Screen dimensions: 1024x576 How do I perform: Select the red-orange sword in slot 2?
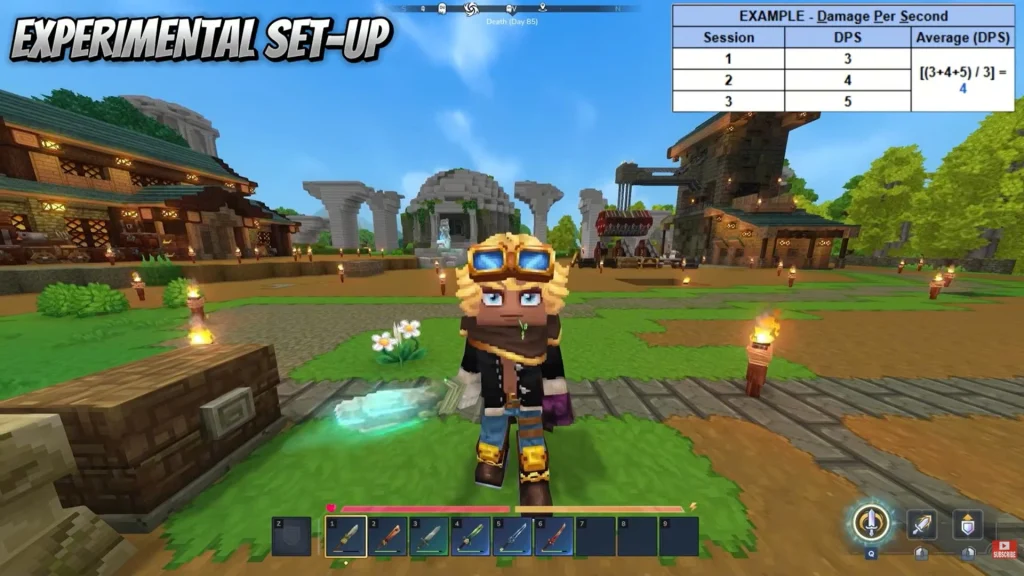coord(387,536)
